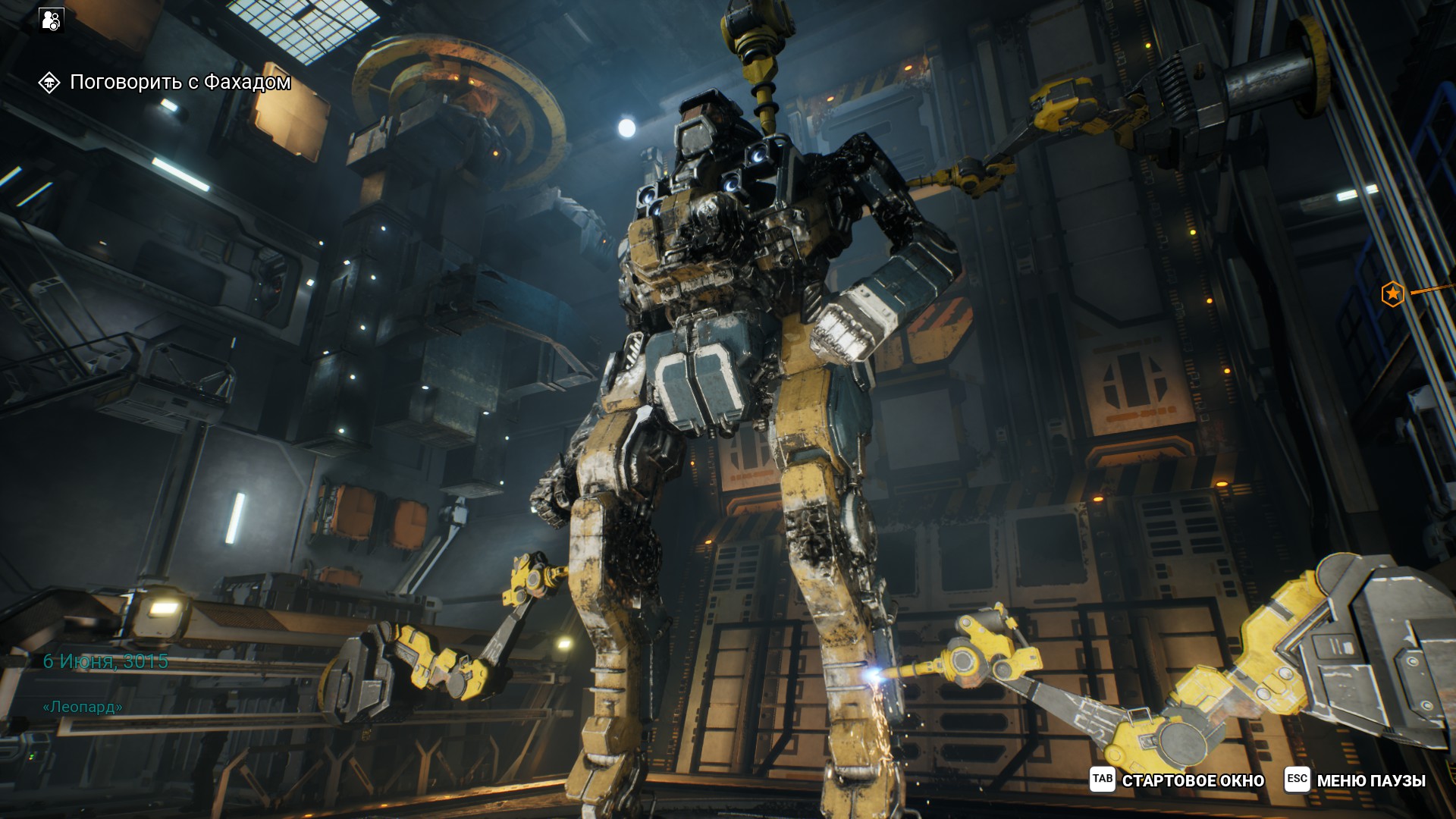Open «Меню паузы»

tap(1356, 780)
